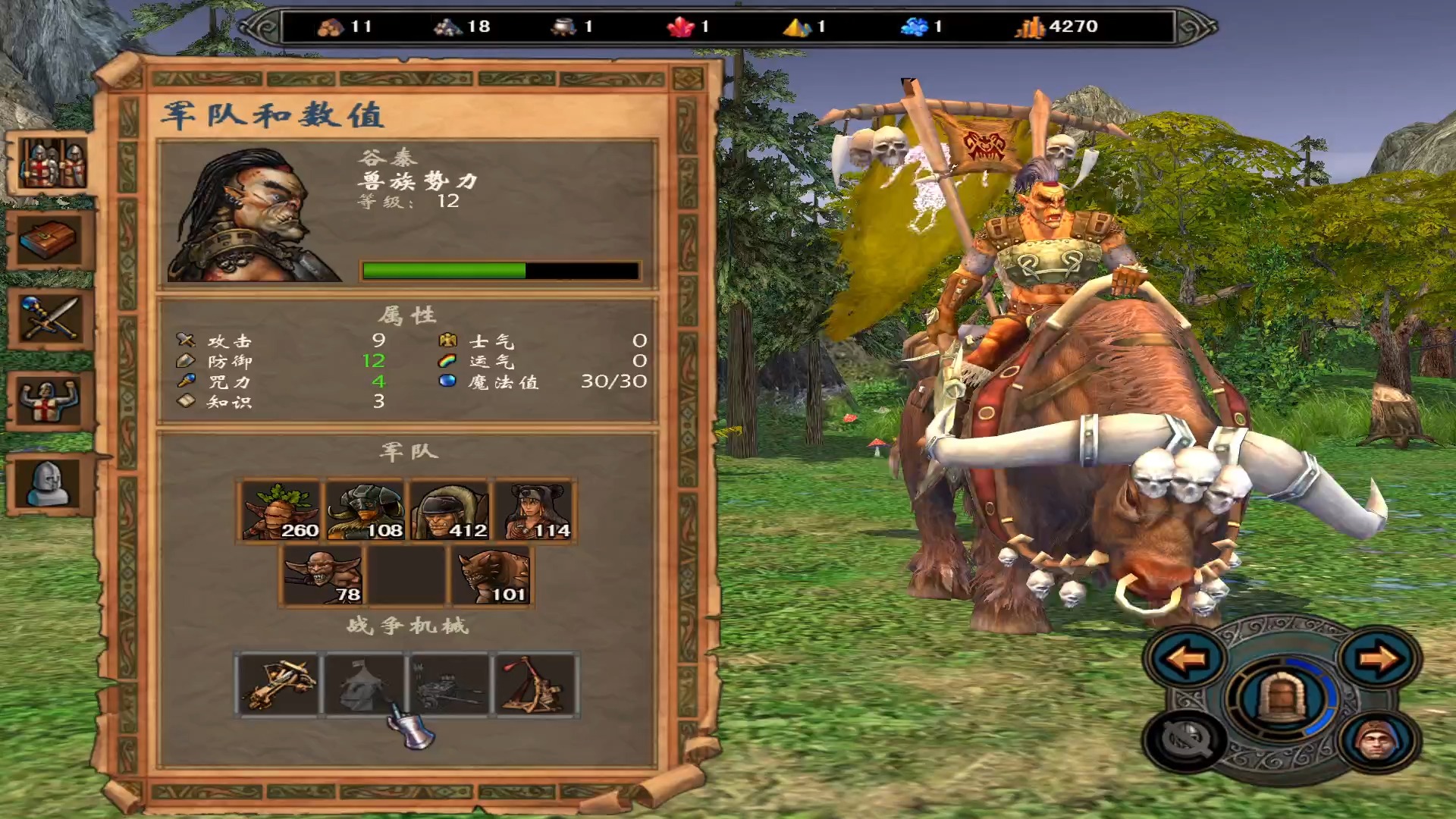Open the army and stats tab
The image size is (1456, 819).
pos(52,164)
